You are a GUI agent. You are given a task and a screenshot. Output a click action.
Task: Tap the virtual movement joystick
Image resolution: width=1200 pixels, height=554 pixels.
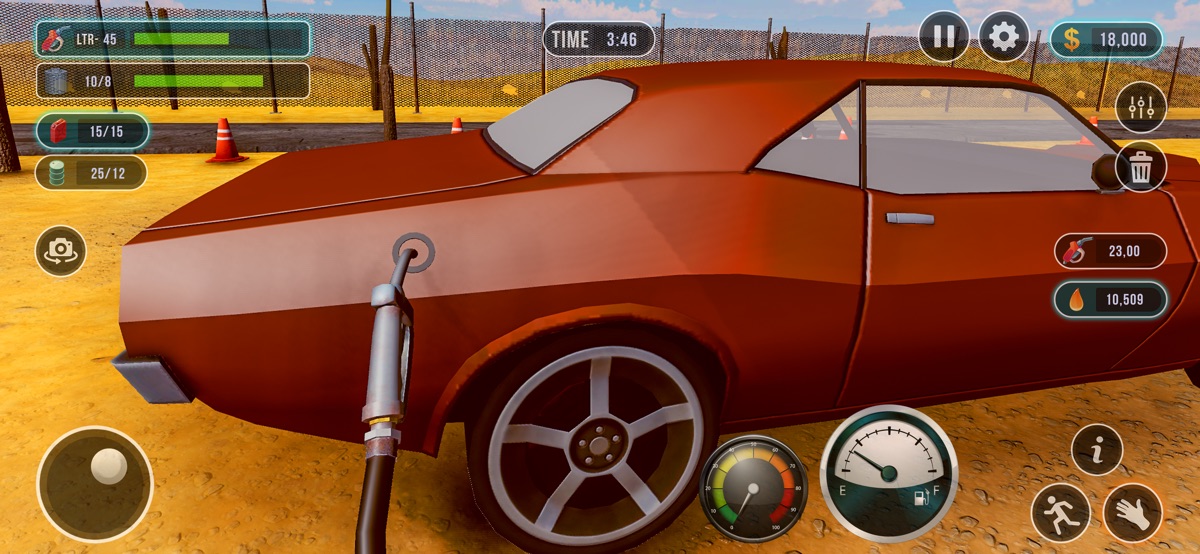(x=95, y=484)
